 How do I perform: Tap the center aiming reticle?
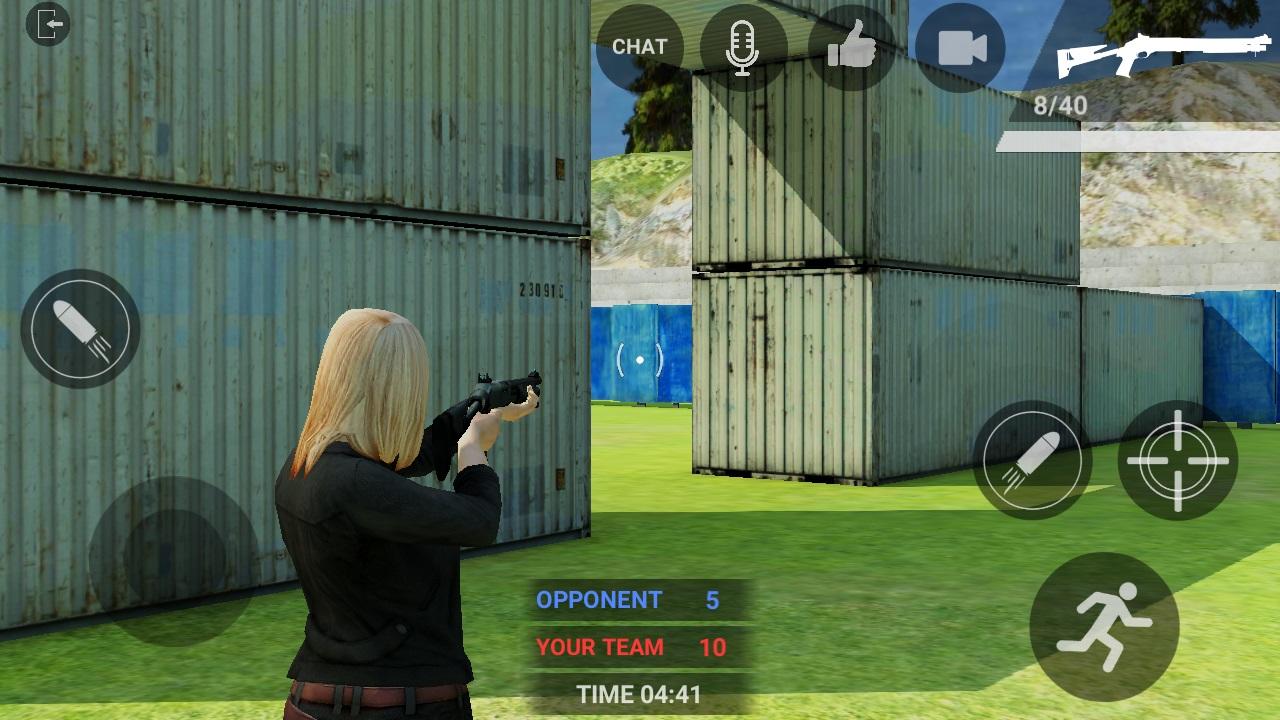point(638,358)
